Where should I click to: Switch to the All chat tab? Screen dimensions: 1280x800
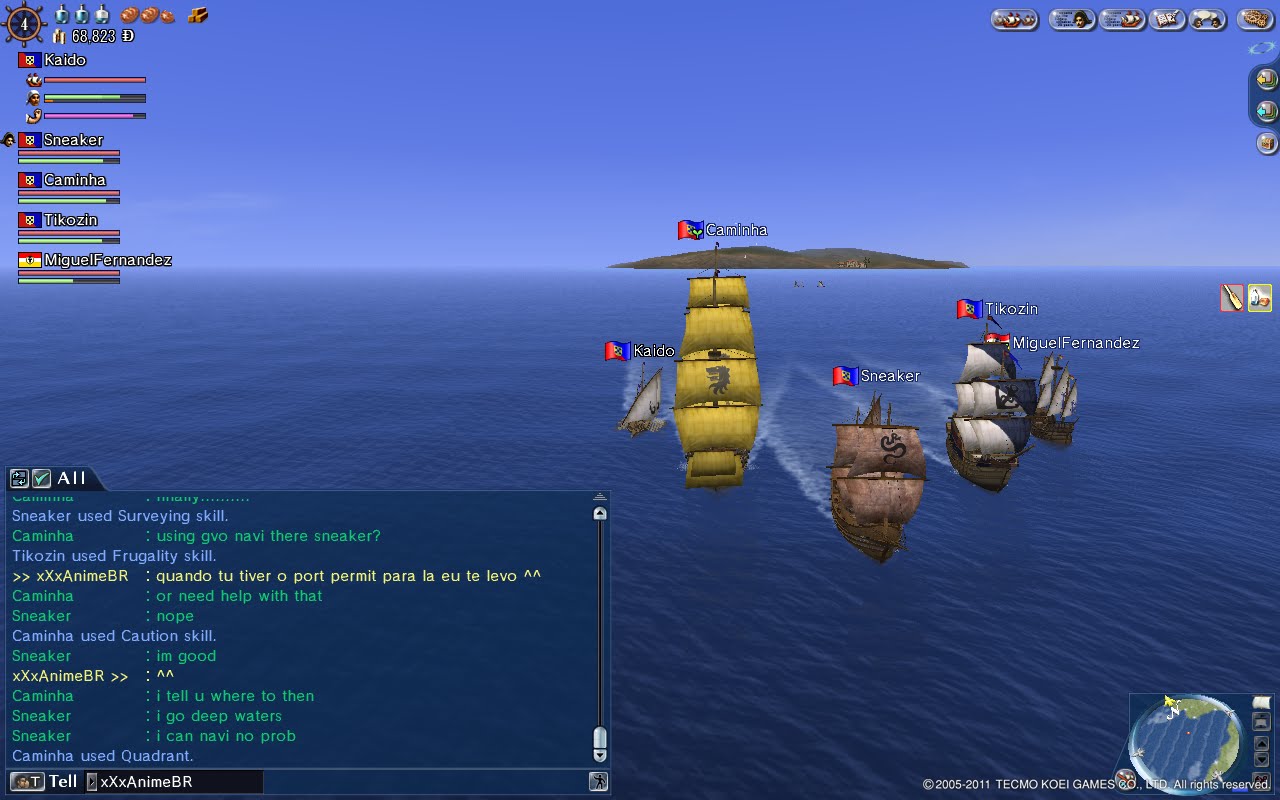click(x=72, y=479)
